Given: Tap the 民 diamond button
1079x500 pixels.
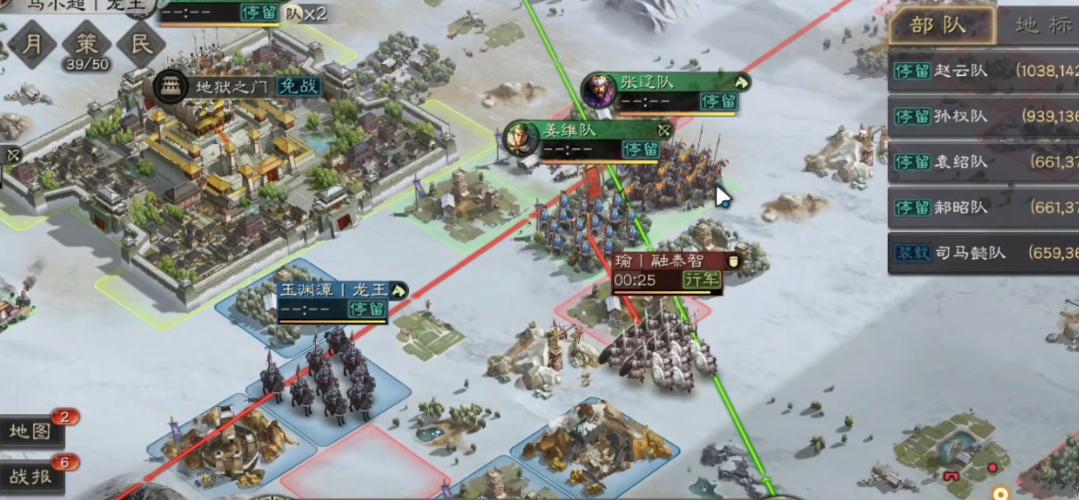Looking at the screenshot, I should point(141,43).
